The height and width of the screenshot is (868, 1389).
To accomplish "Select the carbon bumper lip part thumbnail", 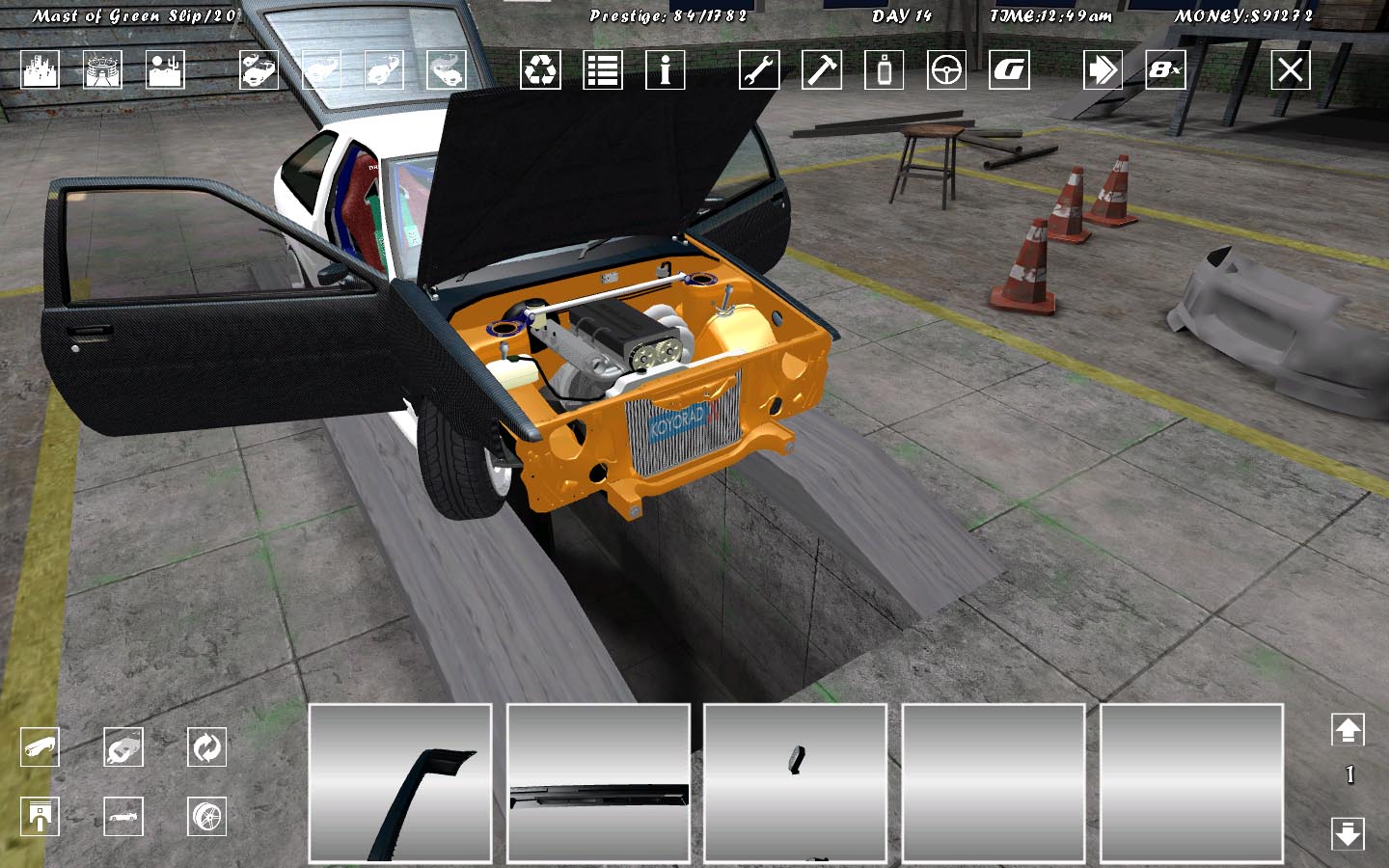I will coord(400,783).
